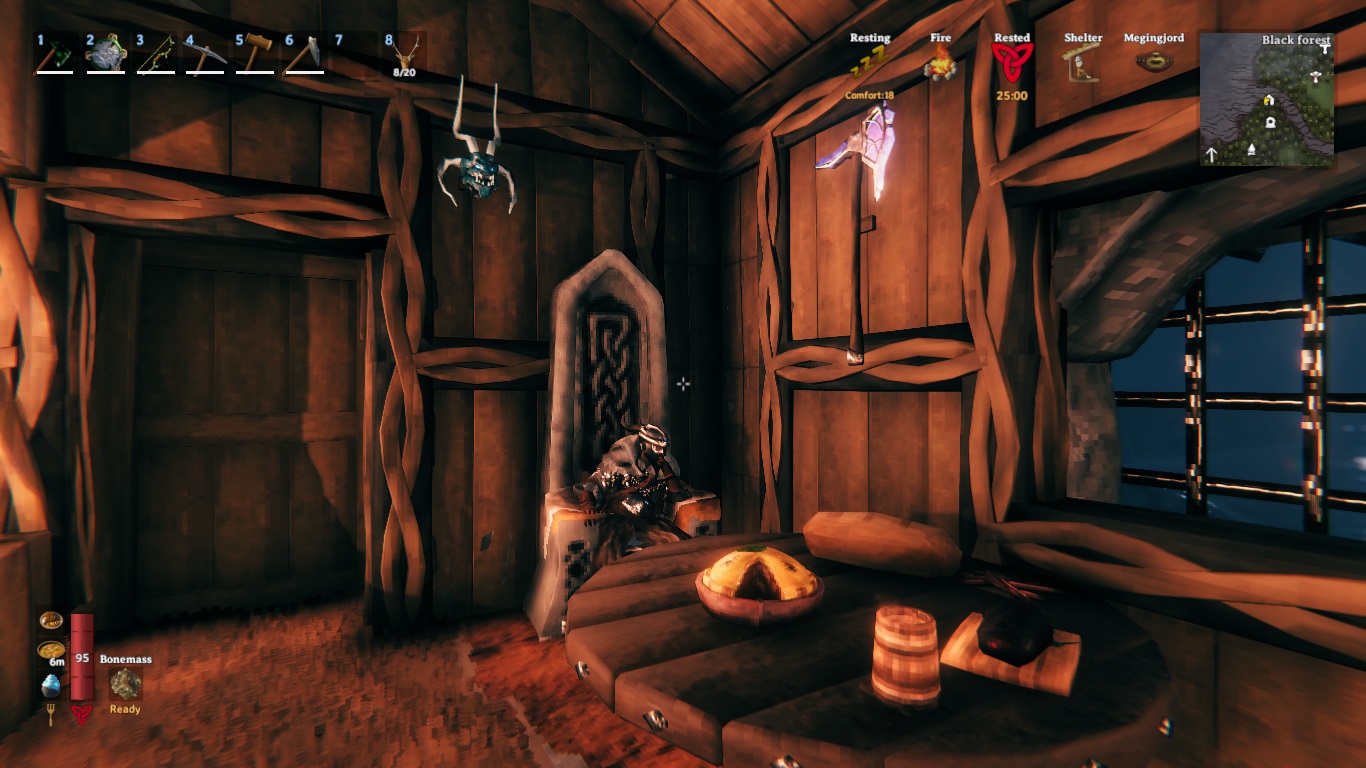Click the deer trophy stack in slot 8
The width and height of the screenshot is (1366, 768).
pos(404,54)
